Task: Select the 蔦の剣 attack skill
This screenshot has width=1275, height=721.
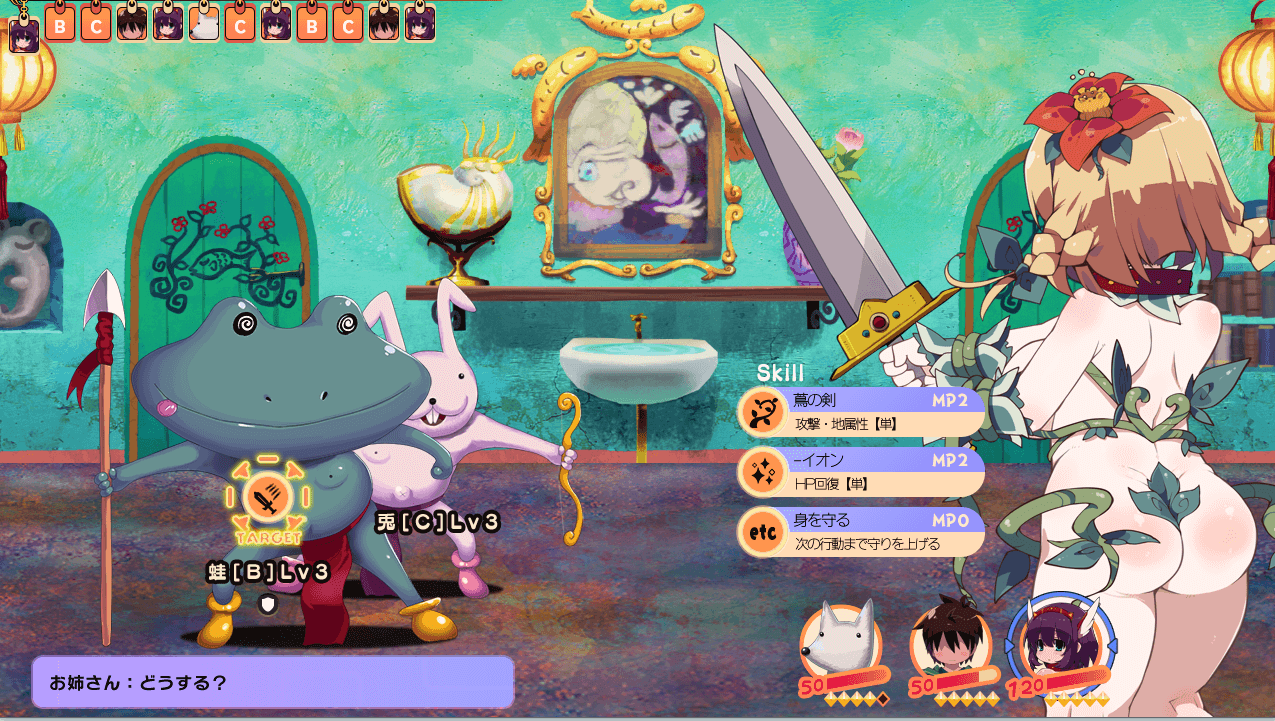Action: [x=860, y=411]
